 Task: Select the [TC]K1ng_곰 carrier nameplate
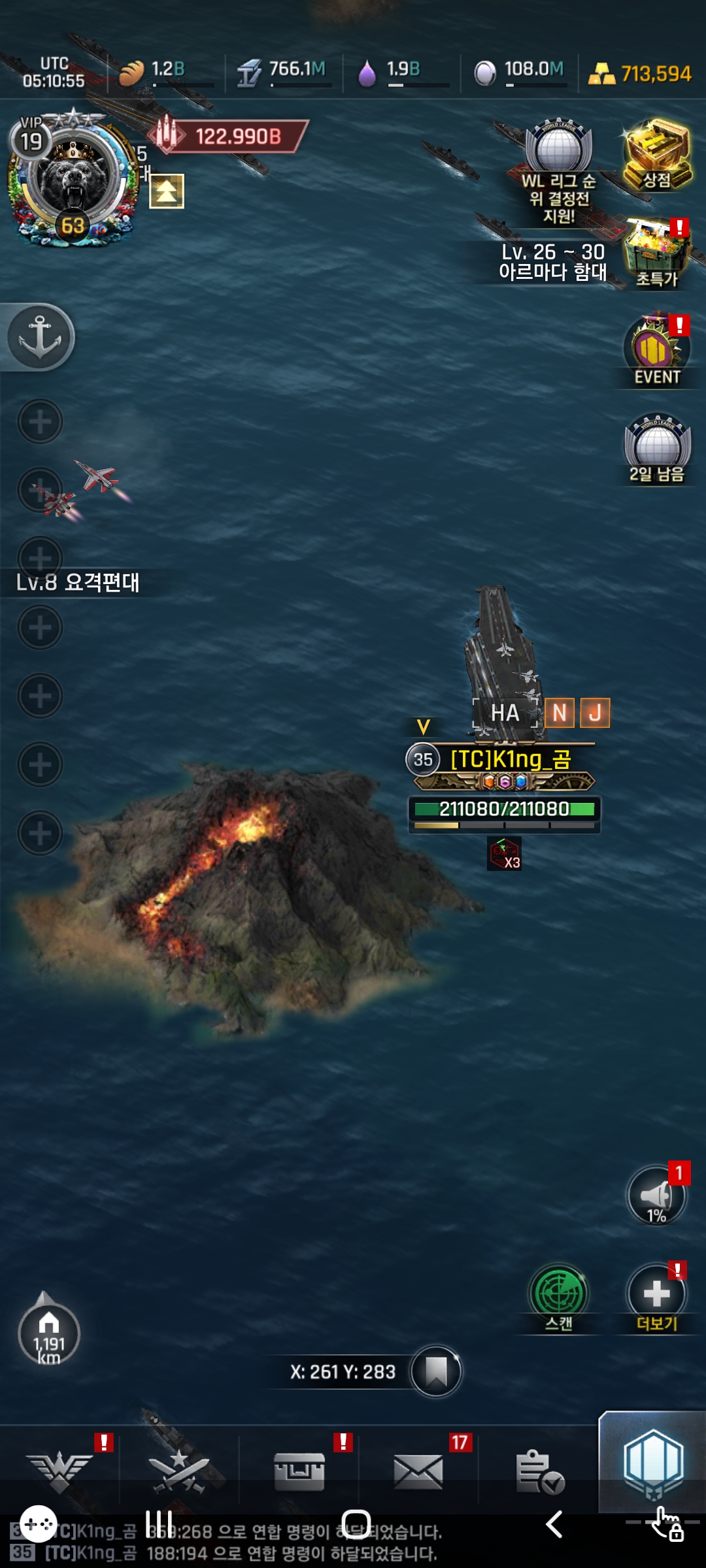pos(510,759)
